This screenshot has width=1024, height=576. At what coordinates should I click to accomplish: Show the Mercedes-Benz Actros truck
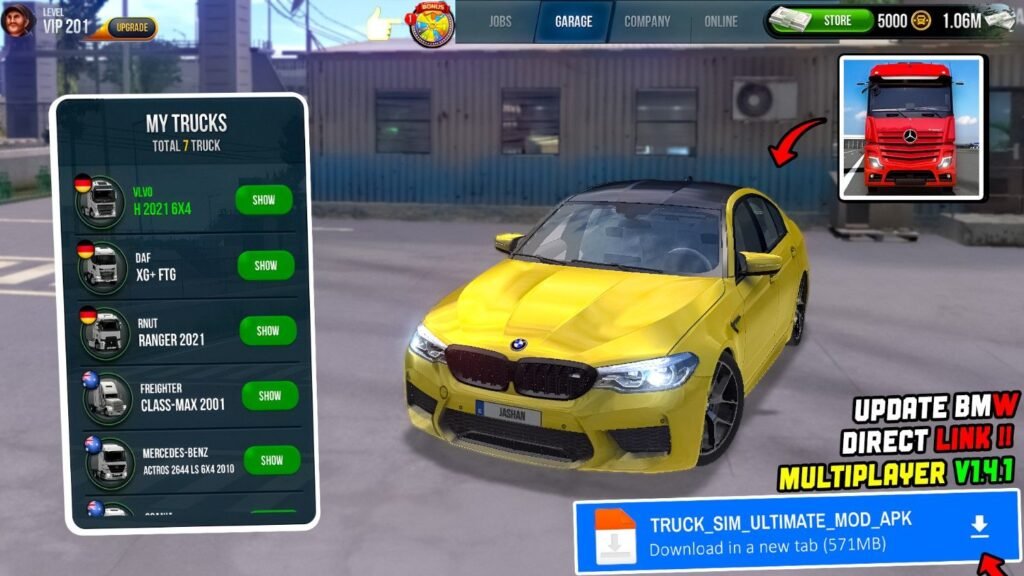(x=272, y=461)
